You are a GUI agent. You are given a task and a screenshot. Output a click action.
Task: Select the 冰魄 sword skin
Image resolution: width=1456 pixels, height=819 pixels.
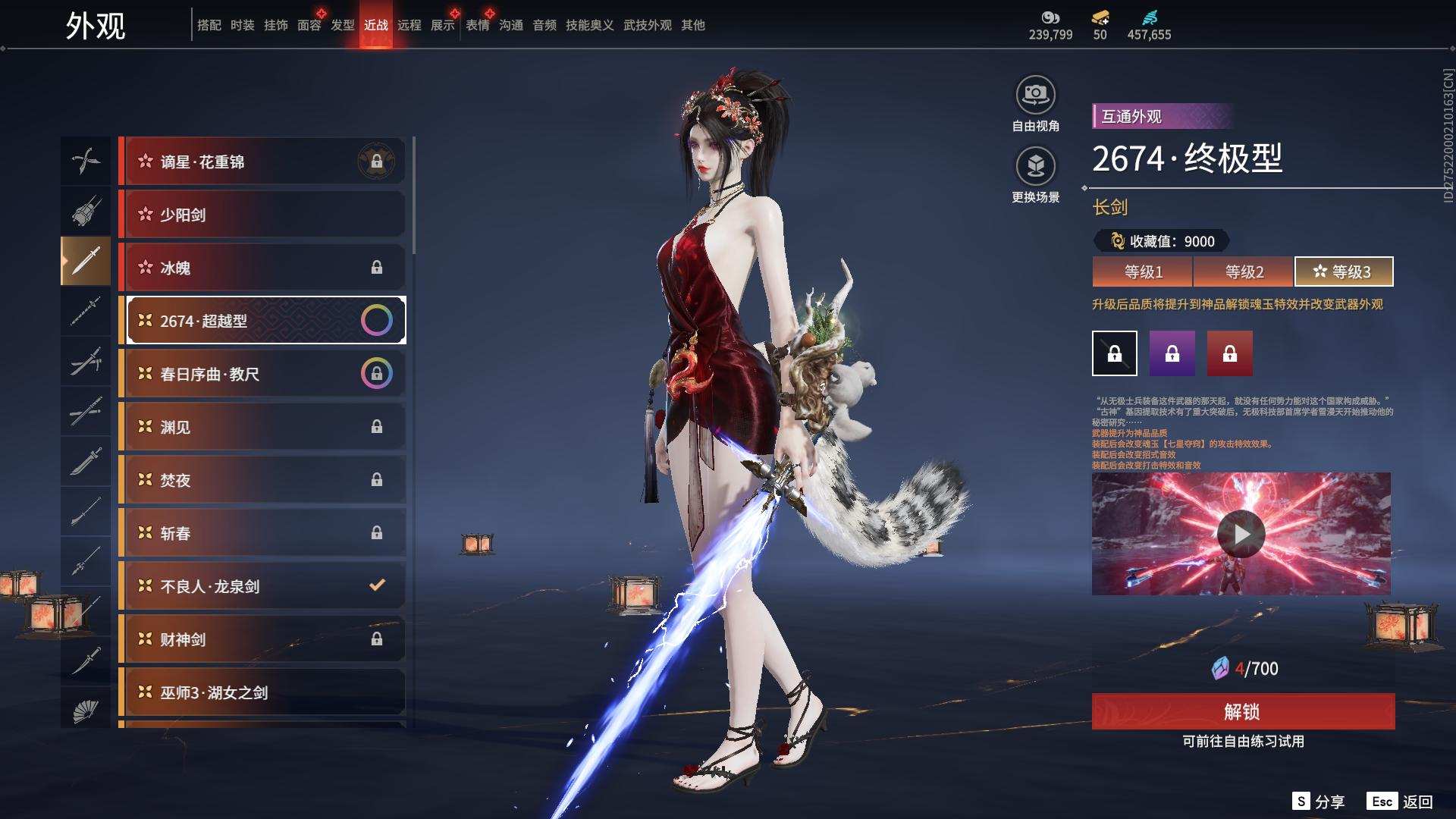262,268
